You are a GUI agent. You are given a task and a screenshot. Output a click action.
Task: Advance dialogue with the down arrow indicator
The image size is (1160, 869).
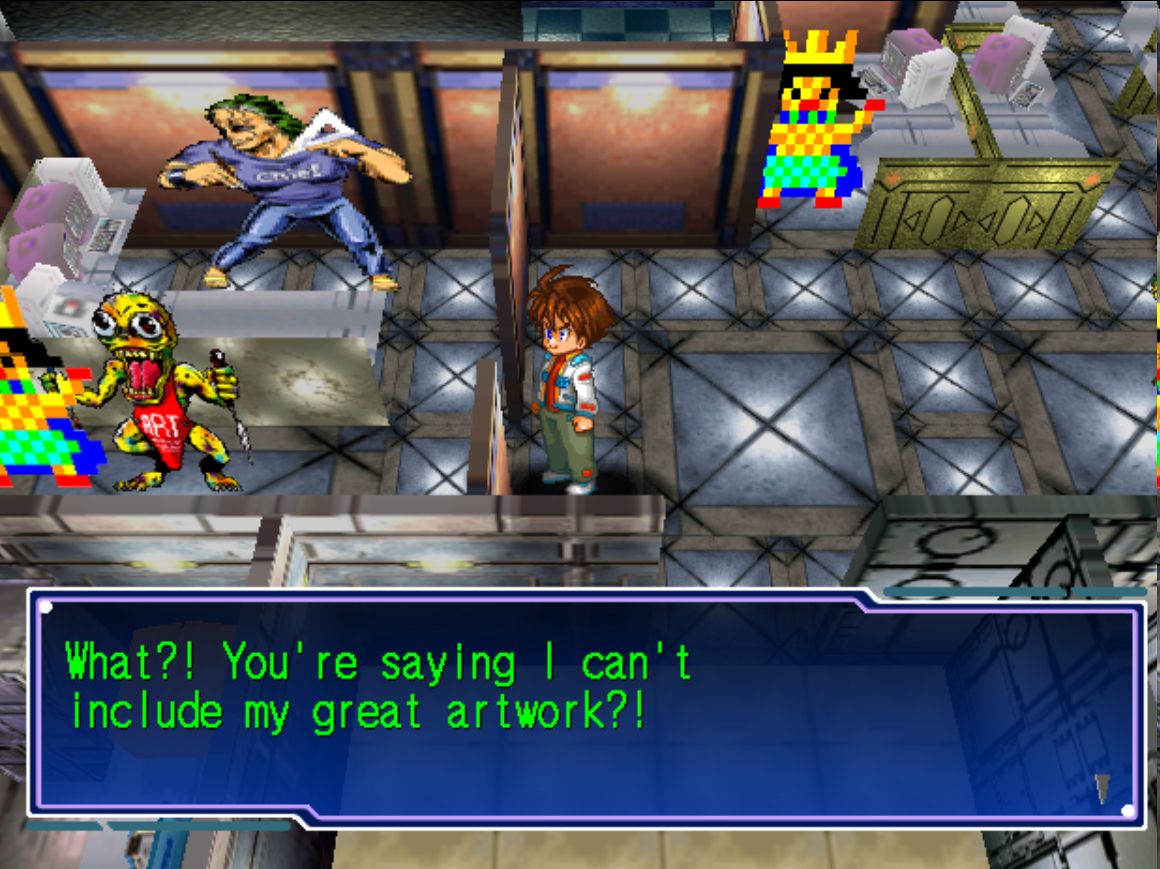[1102, 788]
